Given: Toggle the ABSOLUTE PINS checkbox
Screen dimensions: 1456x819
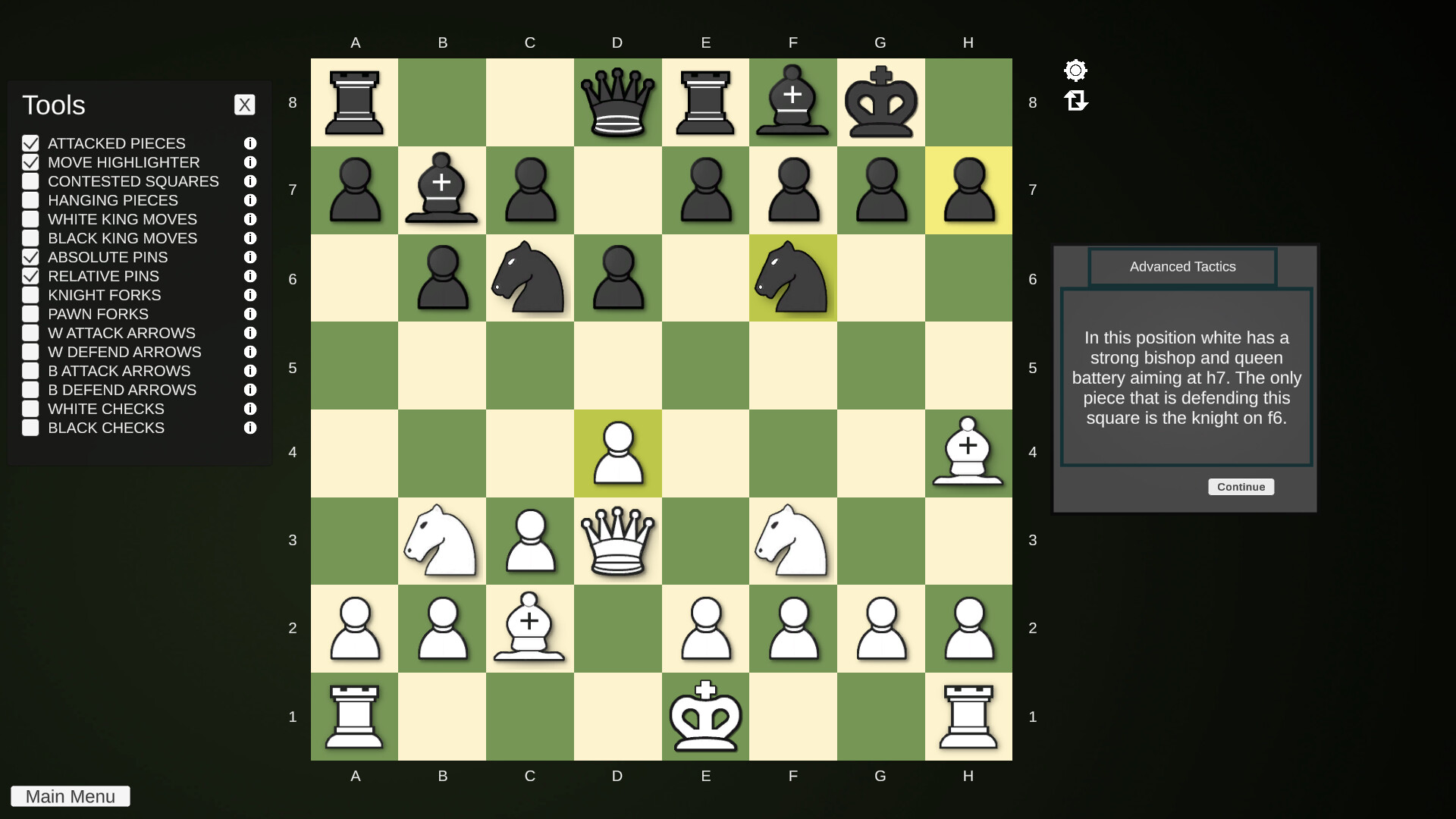Looking at the screenshot, I should point(30,257).
